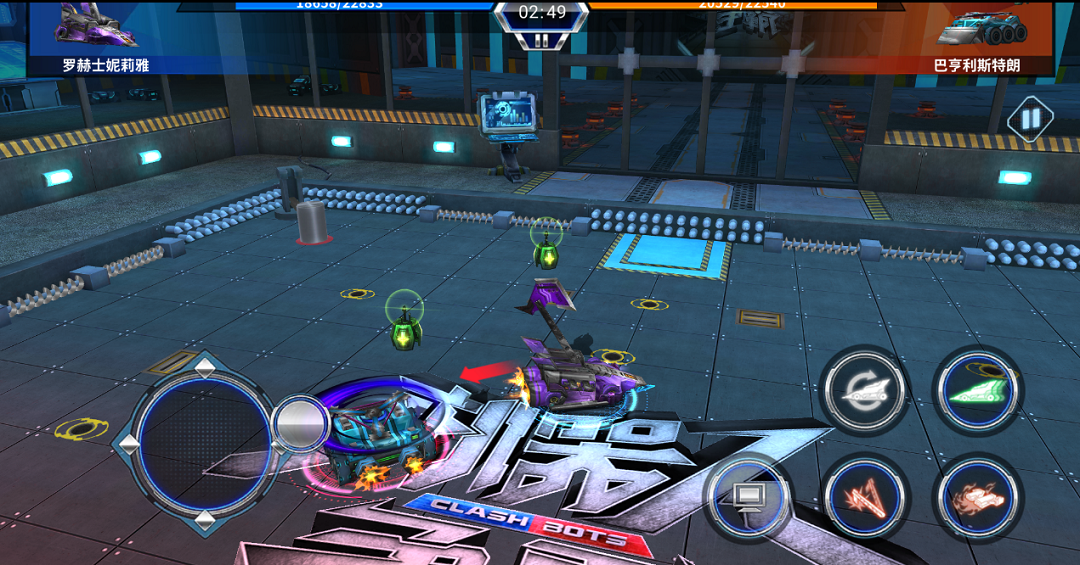Tap the joystick's top direction arrow
The width and height of the screenshot is (1080, 565).
coord(204,367)
